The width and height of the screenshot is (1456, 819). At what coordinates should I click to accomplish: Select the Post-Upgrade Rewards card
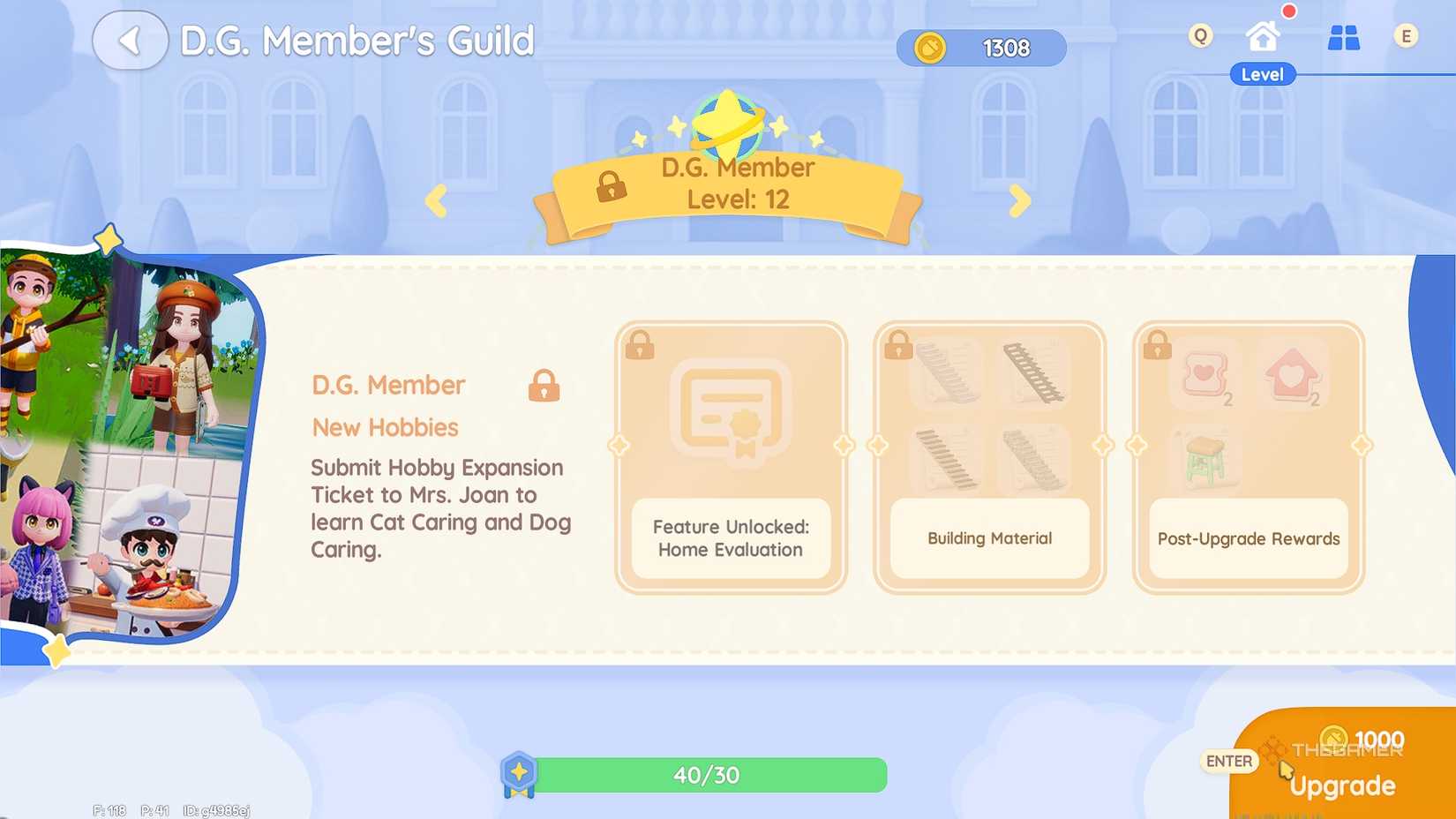click(x=1247, y=456)
